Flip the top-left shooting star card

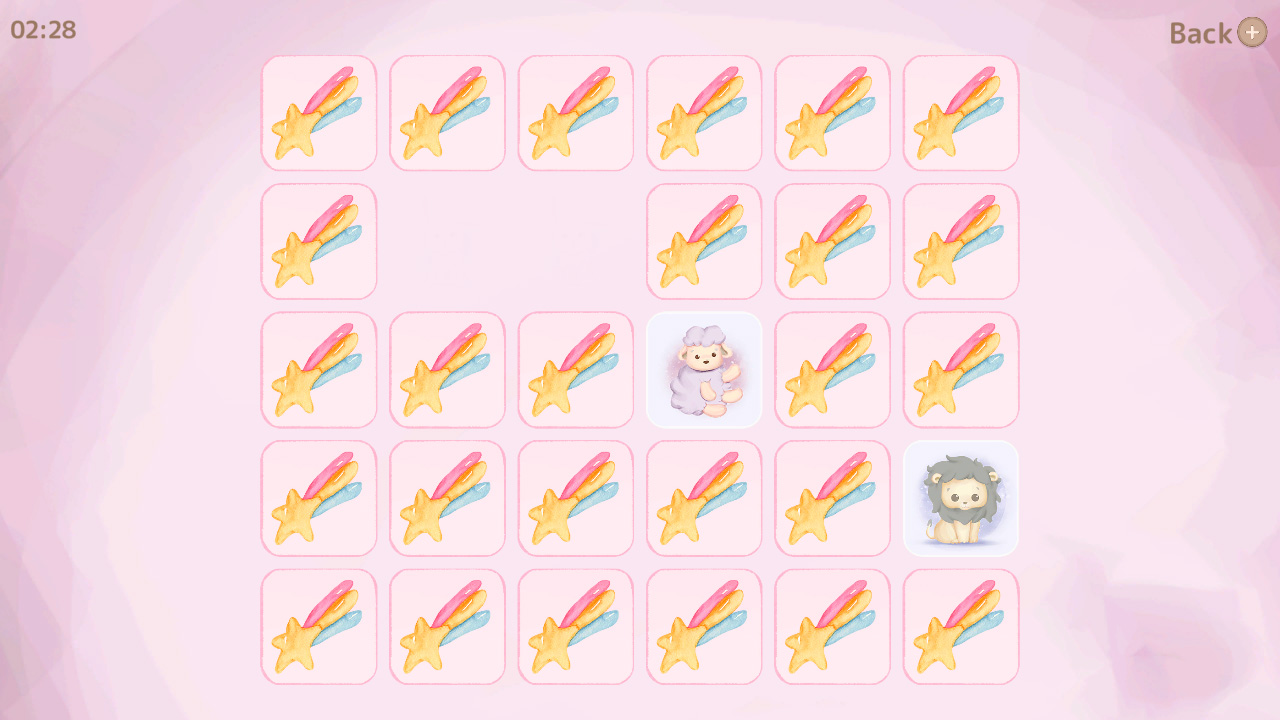(318, 113)
